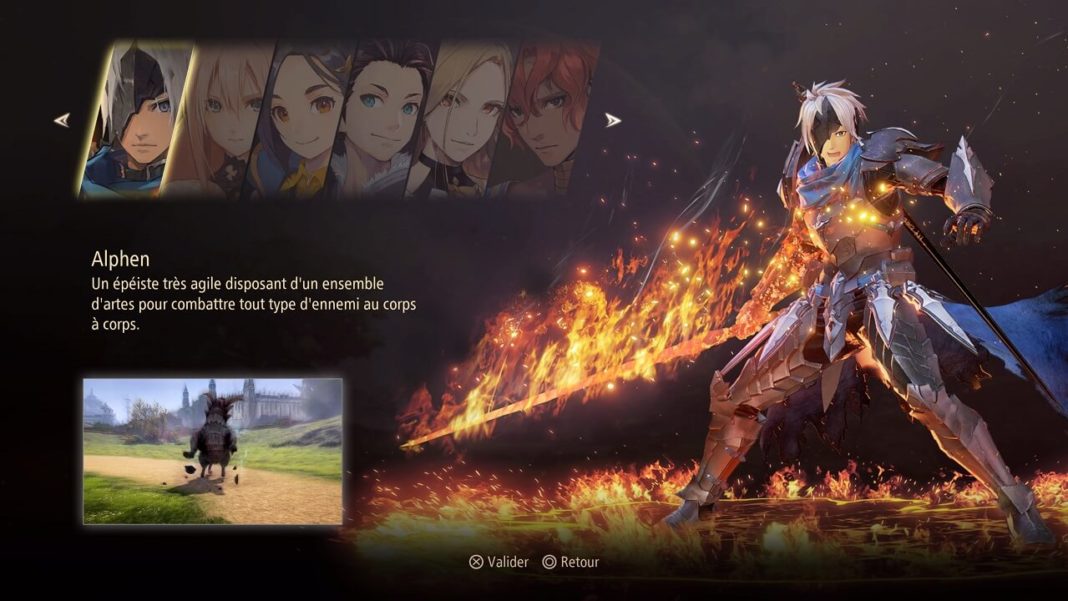Click the left arrow beside the portraits
The image size is (1068, 601).
(62, 120)
